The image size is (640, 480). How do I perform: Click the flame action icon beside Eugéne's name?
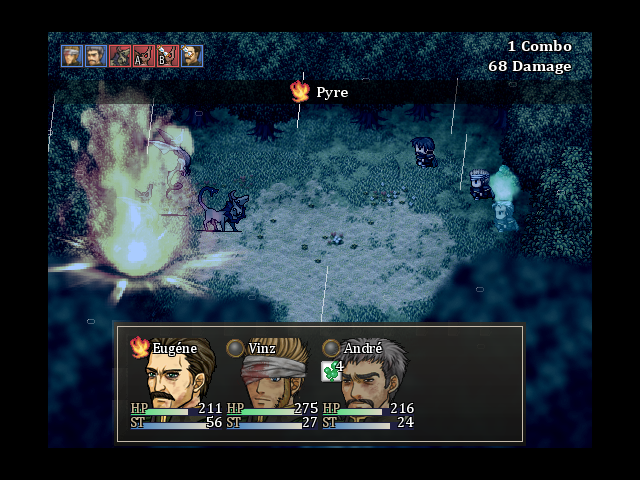pos(140,348)
